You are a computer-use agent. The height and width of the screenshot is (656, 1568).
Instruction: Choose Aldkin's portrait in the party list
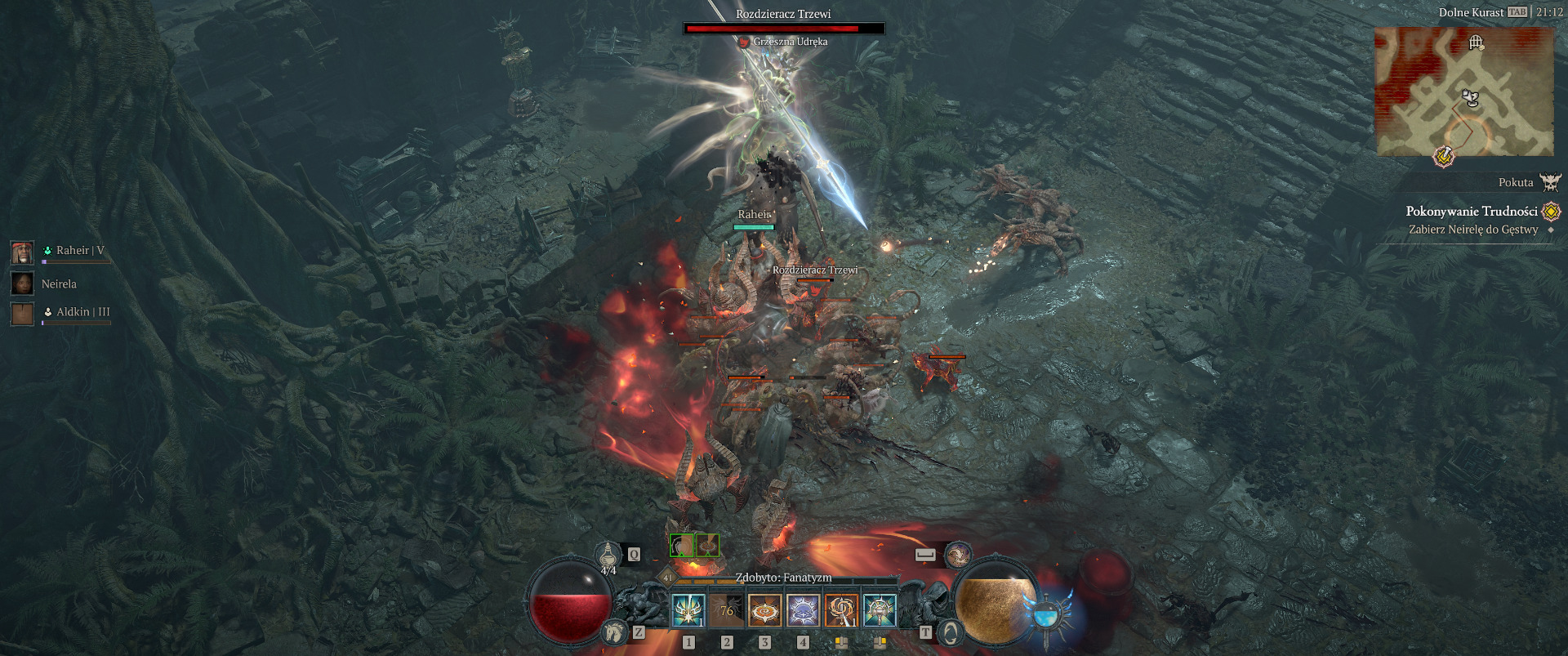(22, 313)
